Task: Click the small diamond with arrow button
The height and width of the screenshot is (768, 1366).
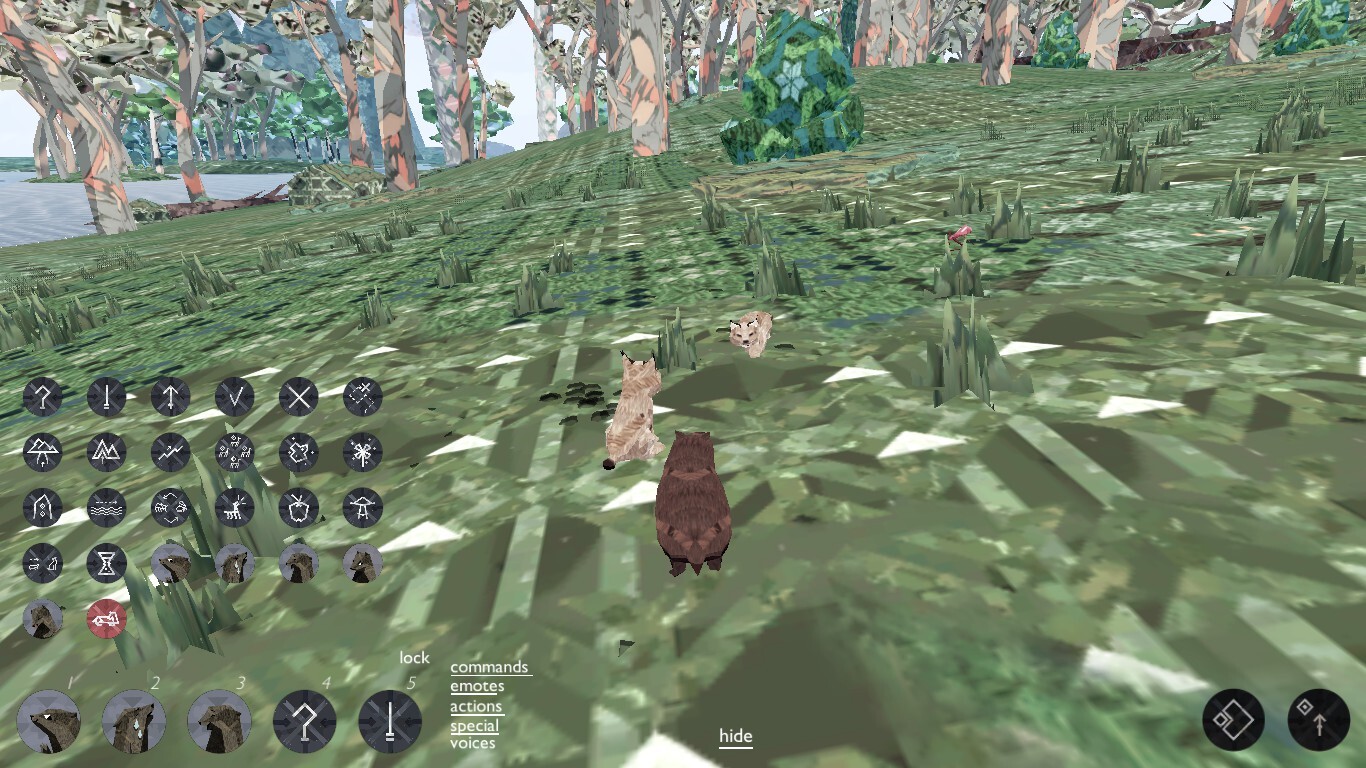Action: point(1318,720)
